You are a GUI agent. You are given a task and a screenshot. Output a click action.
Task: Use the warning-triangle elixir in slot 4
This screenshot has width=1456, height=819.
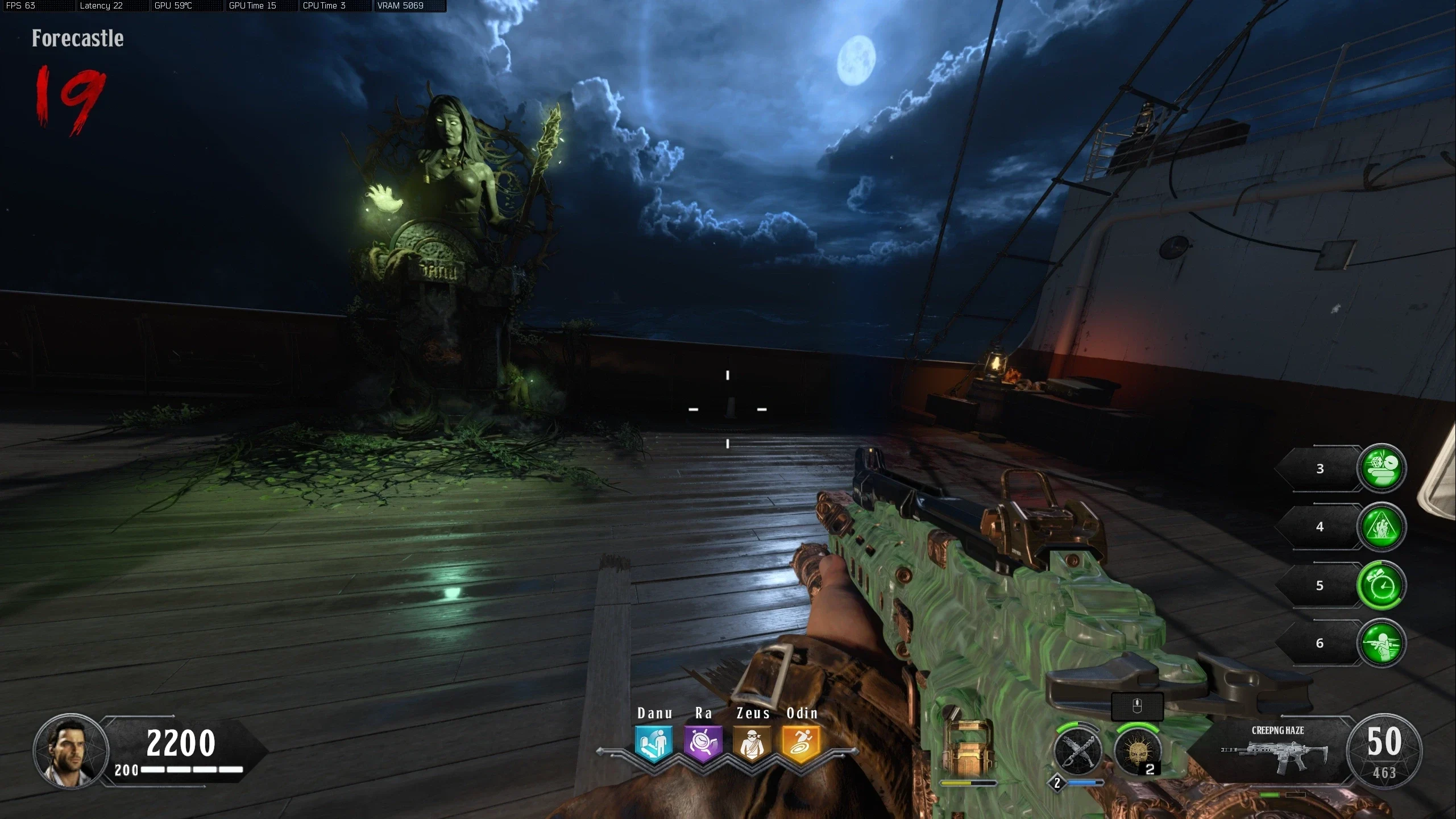pyautogui.click(x=1381, y=527)
